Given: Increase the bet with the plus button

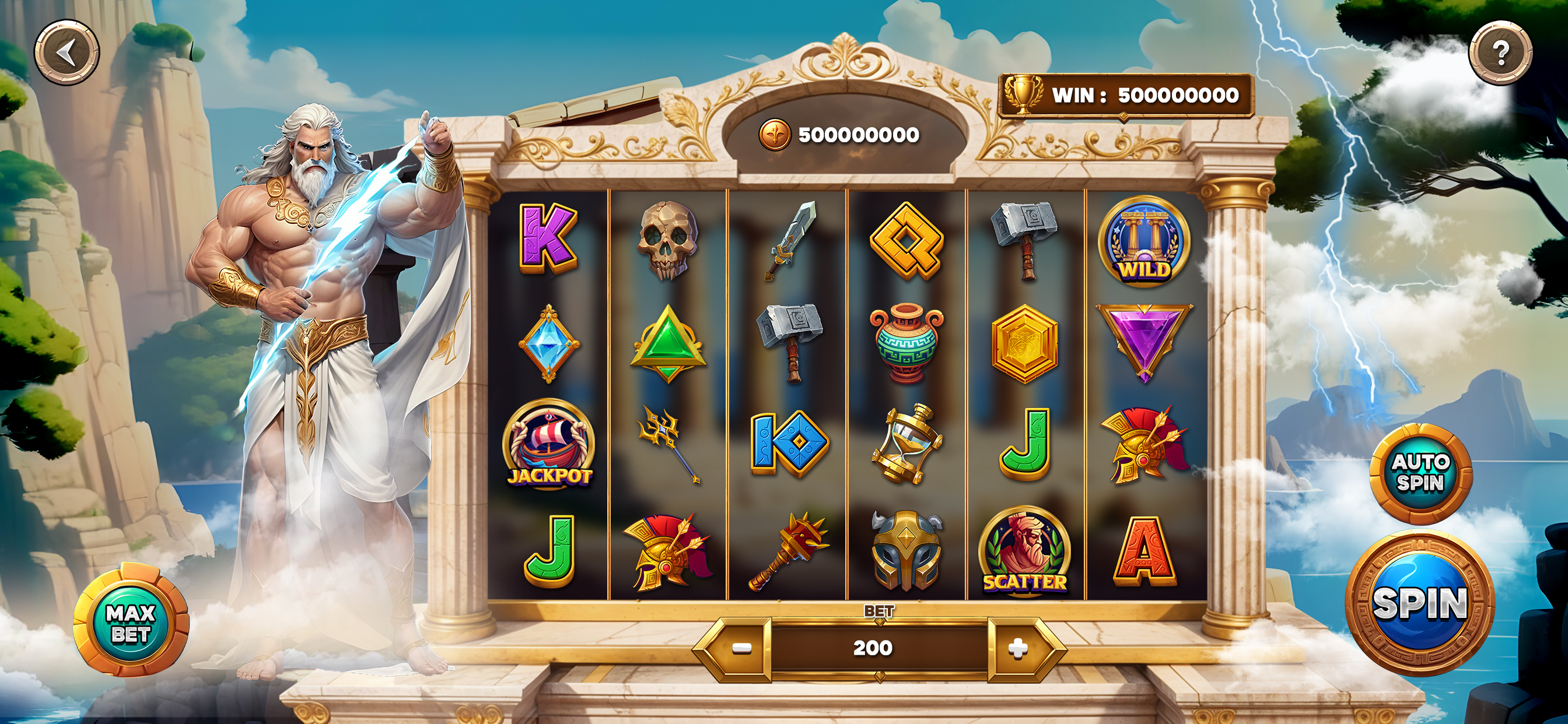Looking at the screenshot, I should [x=1017, y=649].
